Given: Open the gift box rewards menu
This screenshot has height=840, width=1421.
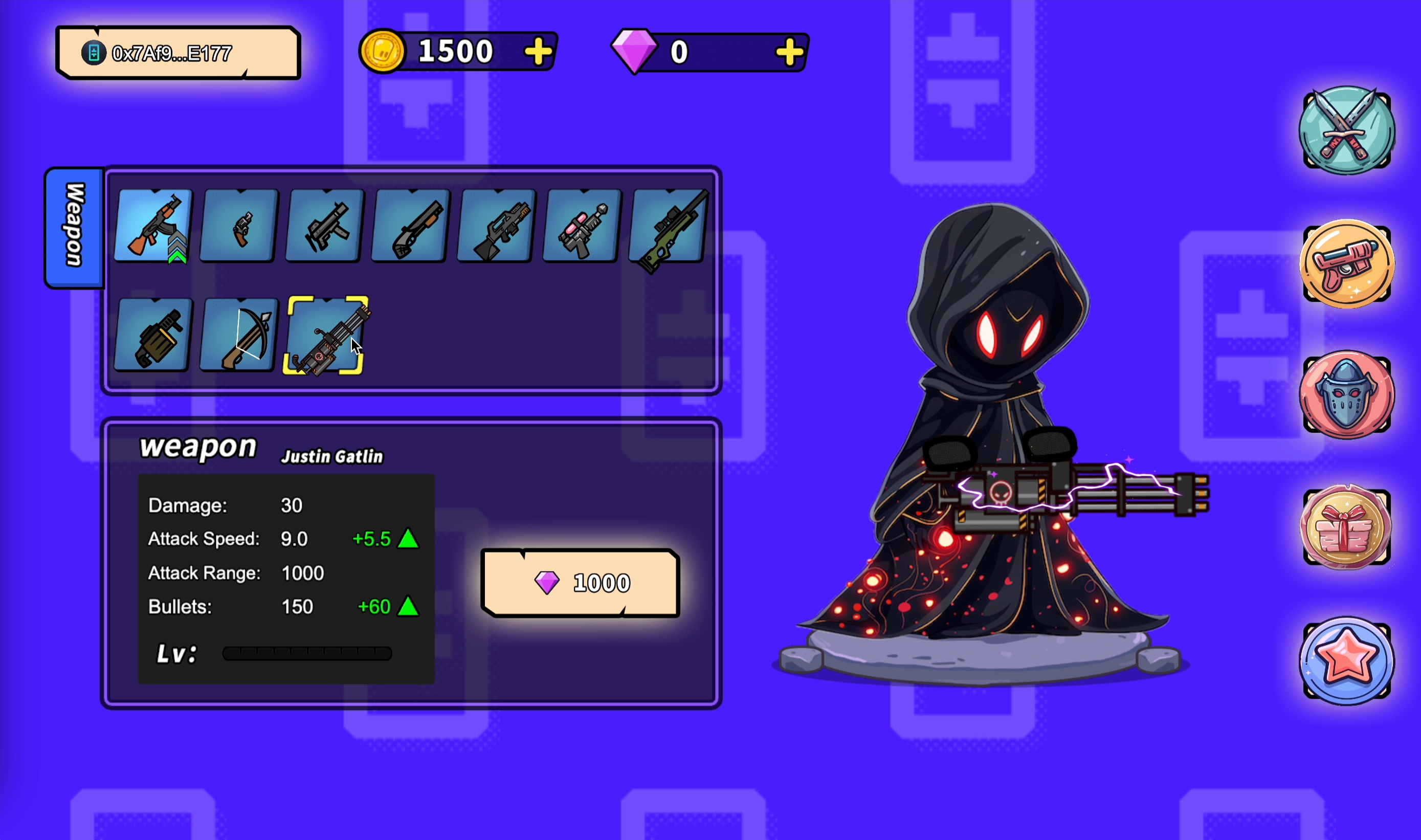Looking at the screenshot, I should click(1346, 527).
